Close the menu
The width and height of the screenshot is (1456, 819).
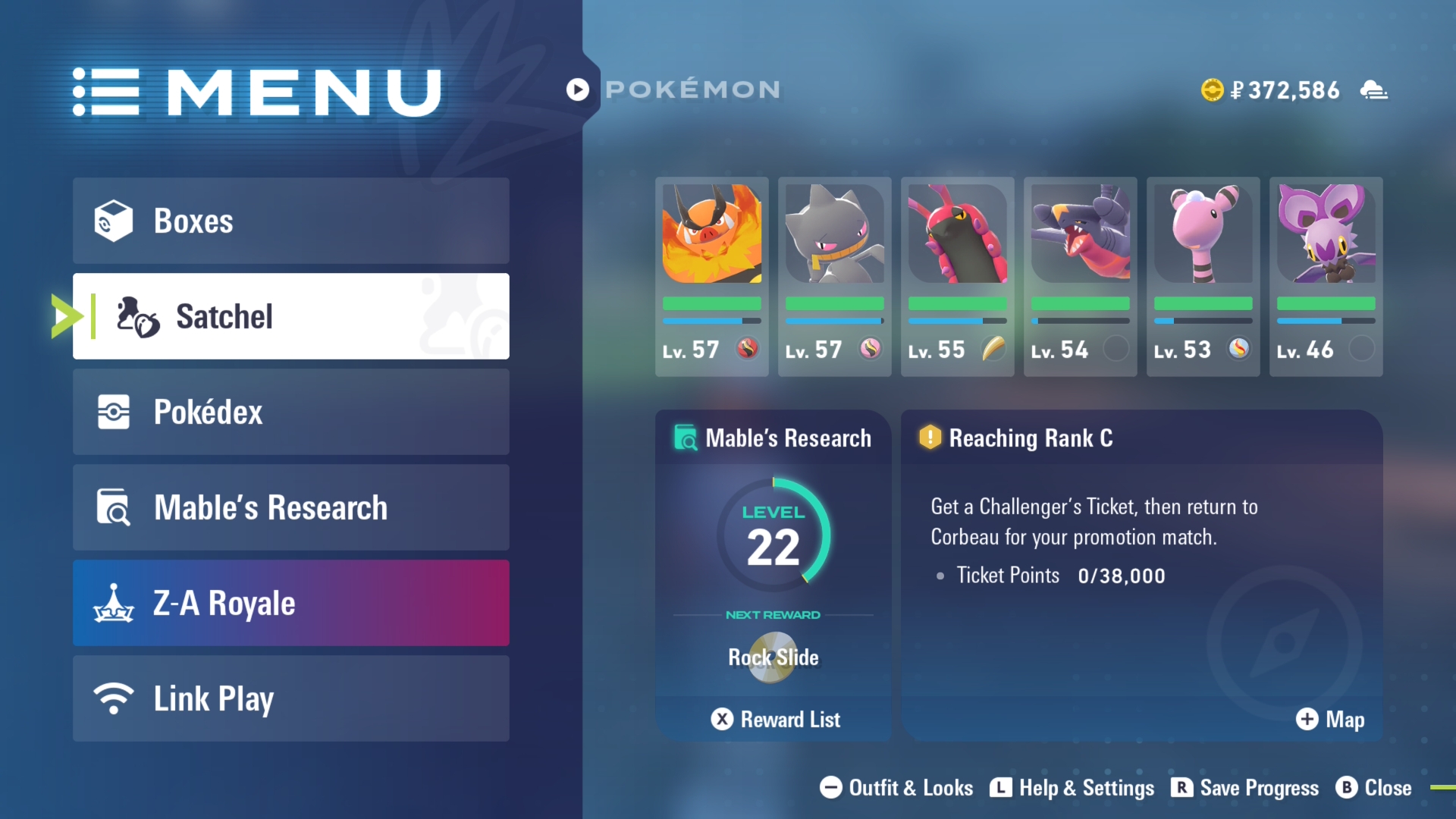(1374, 788)
